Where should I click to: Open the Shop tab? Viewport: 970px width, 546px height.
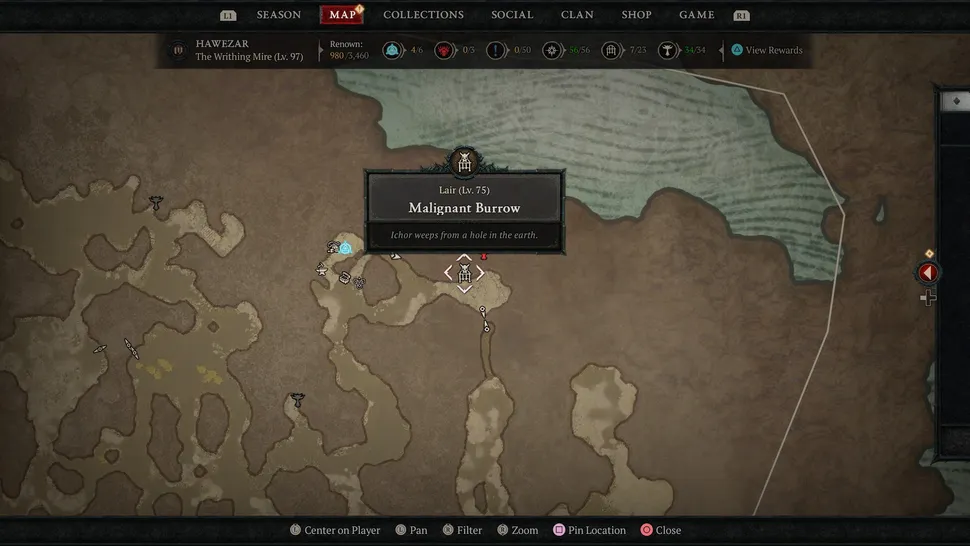[636, 15]
